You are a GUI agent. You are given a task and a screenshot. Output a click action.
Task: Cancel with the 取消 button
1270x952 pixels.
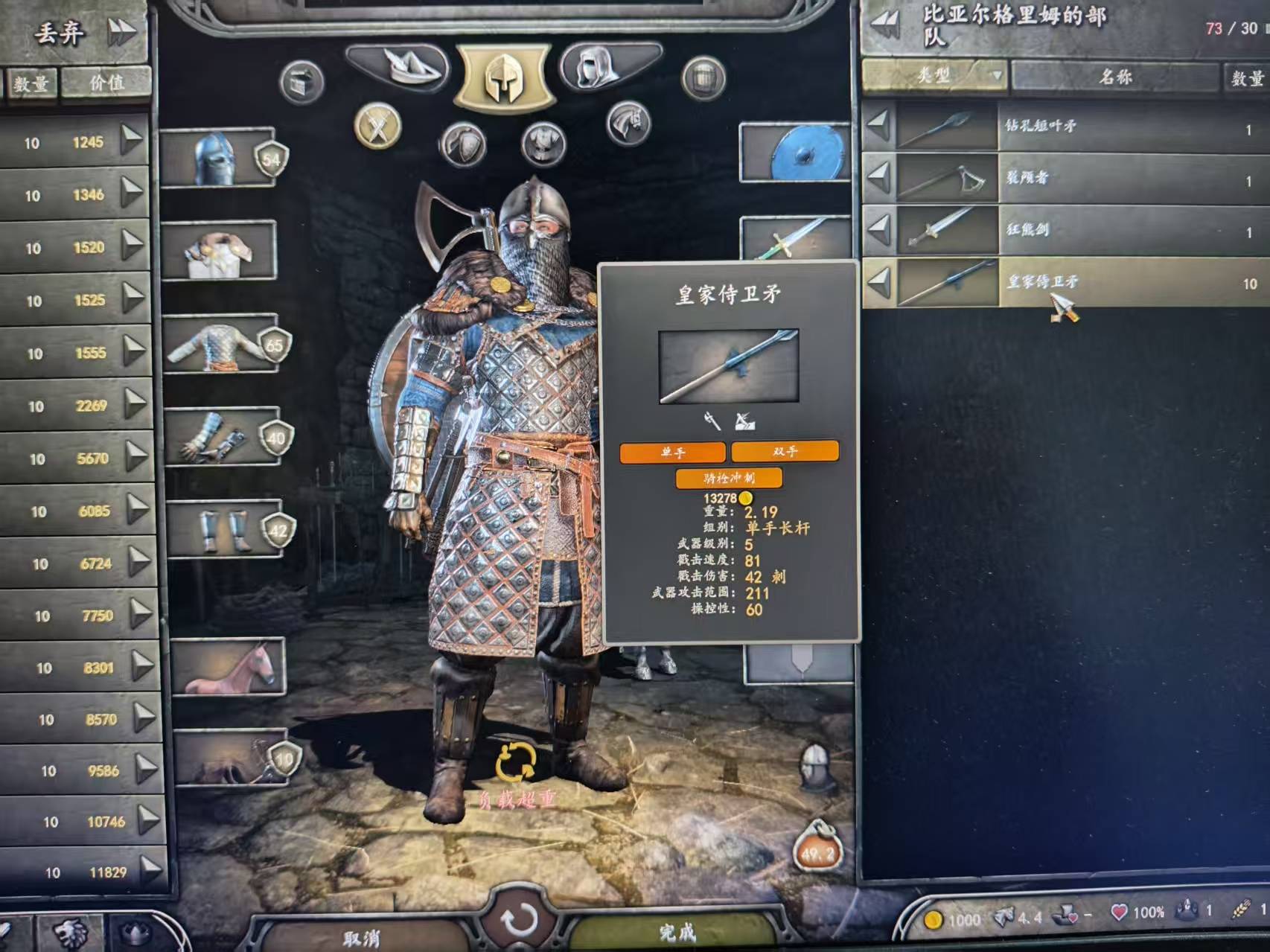[x=362, y=937]
